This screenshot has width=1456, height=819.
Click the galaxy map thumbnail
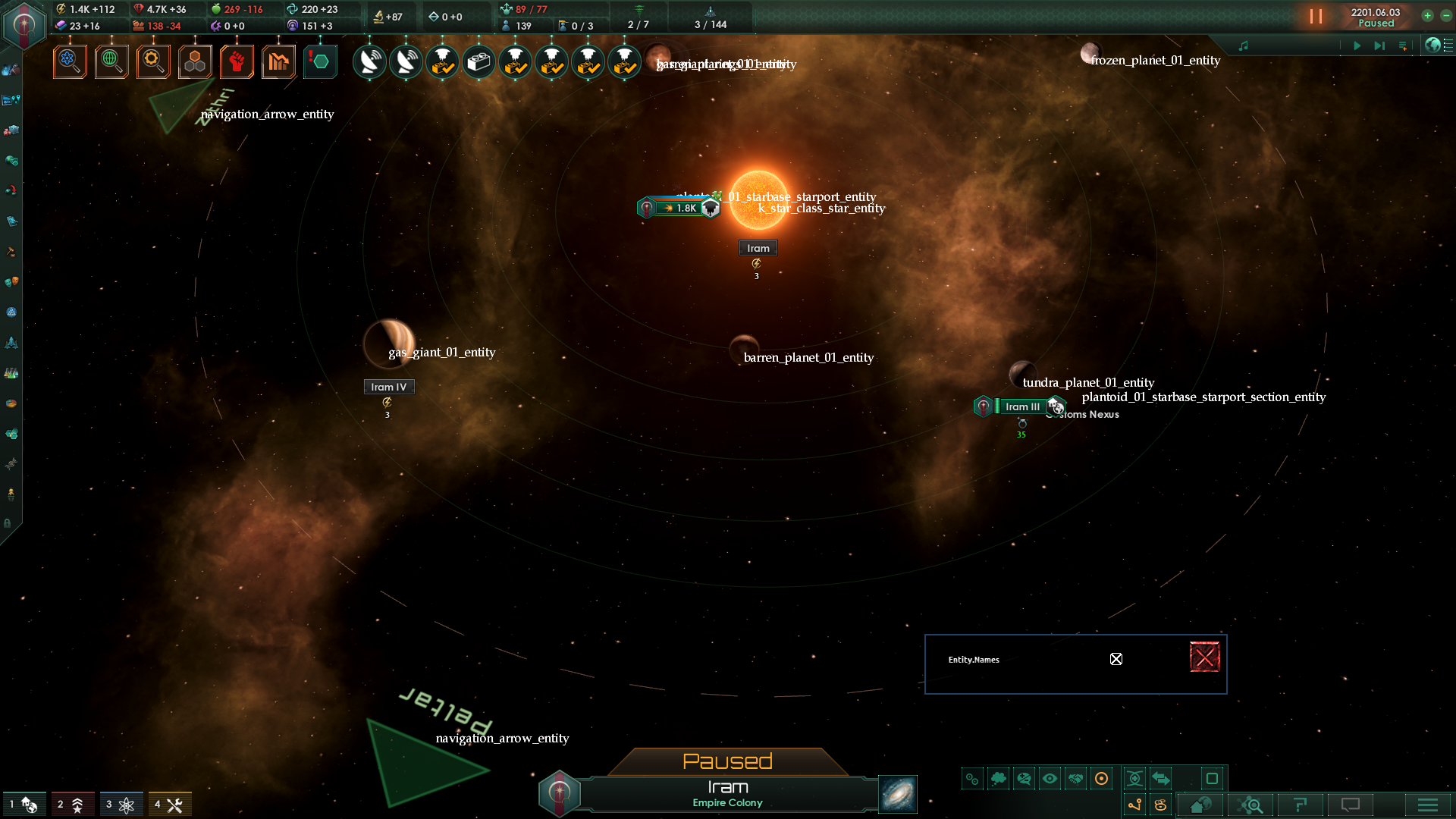(x=897, y=794)
